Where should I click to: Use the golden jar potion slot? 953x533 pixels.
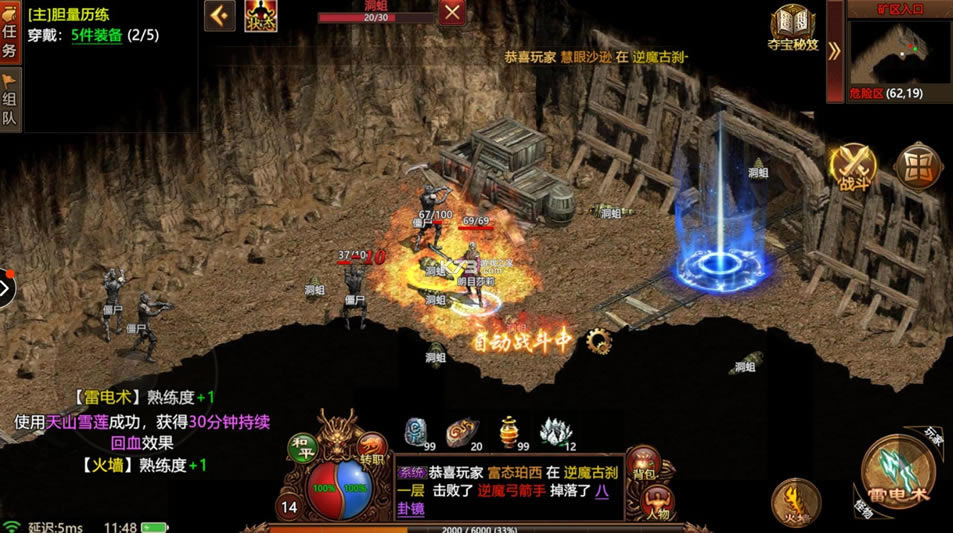[509, 432]
